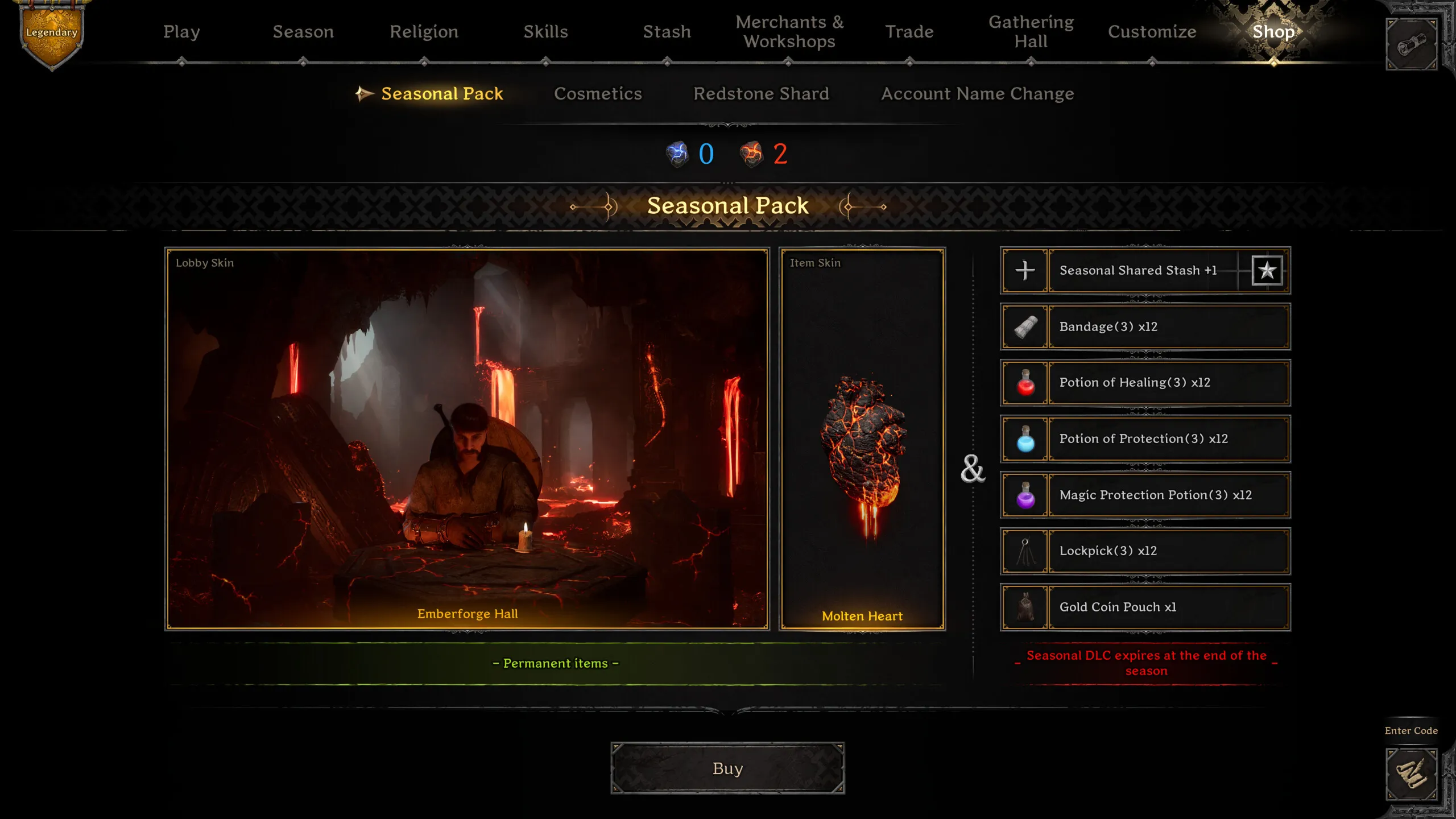View the Redstone Shard category
The width and height of the screenshot is (1456, 819).
tap(761, 94)
